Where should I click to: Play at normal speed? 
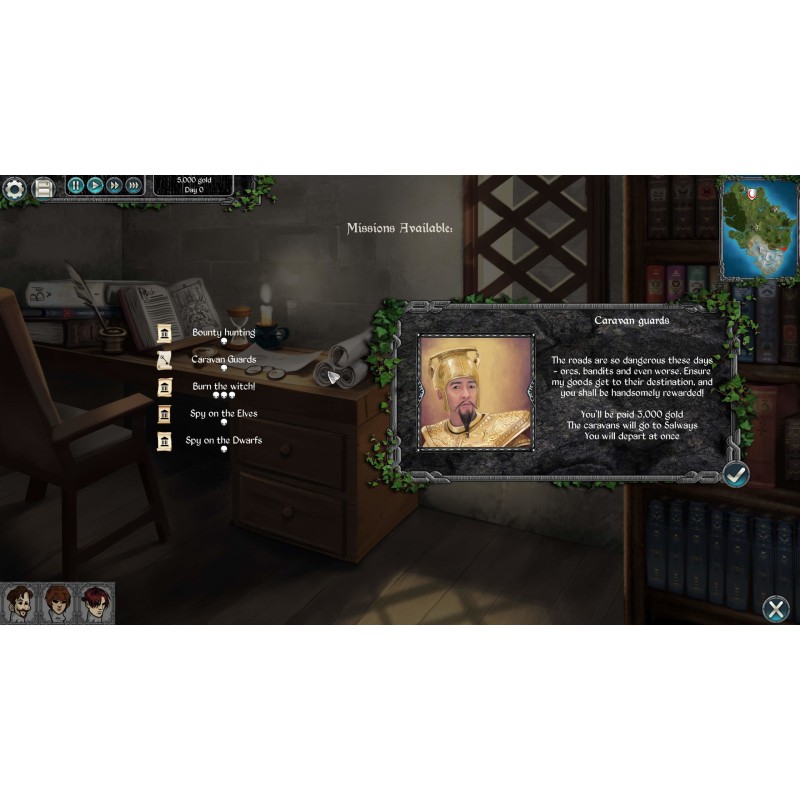tap(95, 185)
